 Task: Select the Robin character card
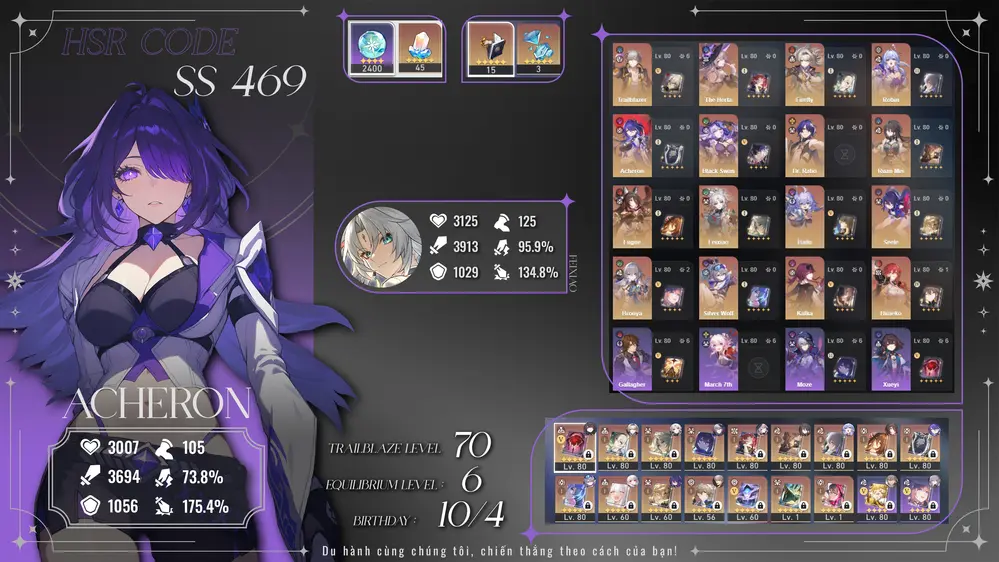pos(890,73)
